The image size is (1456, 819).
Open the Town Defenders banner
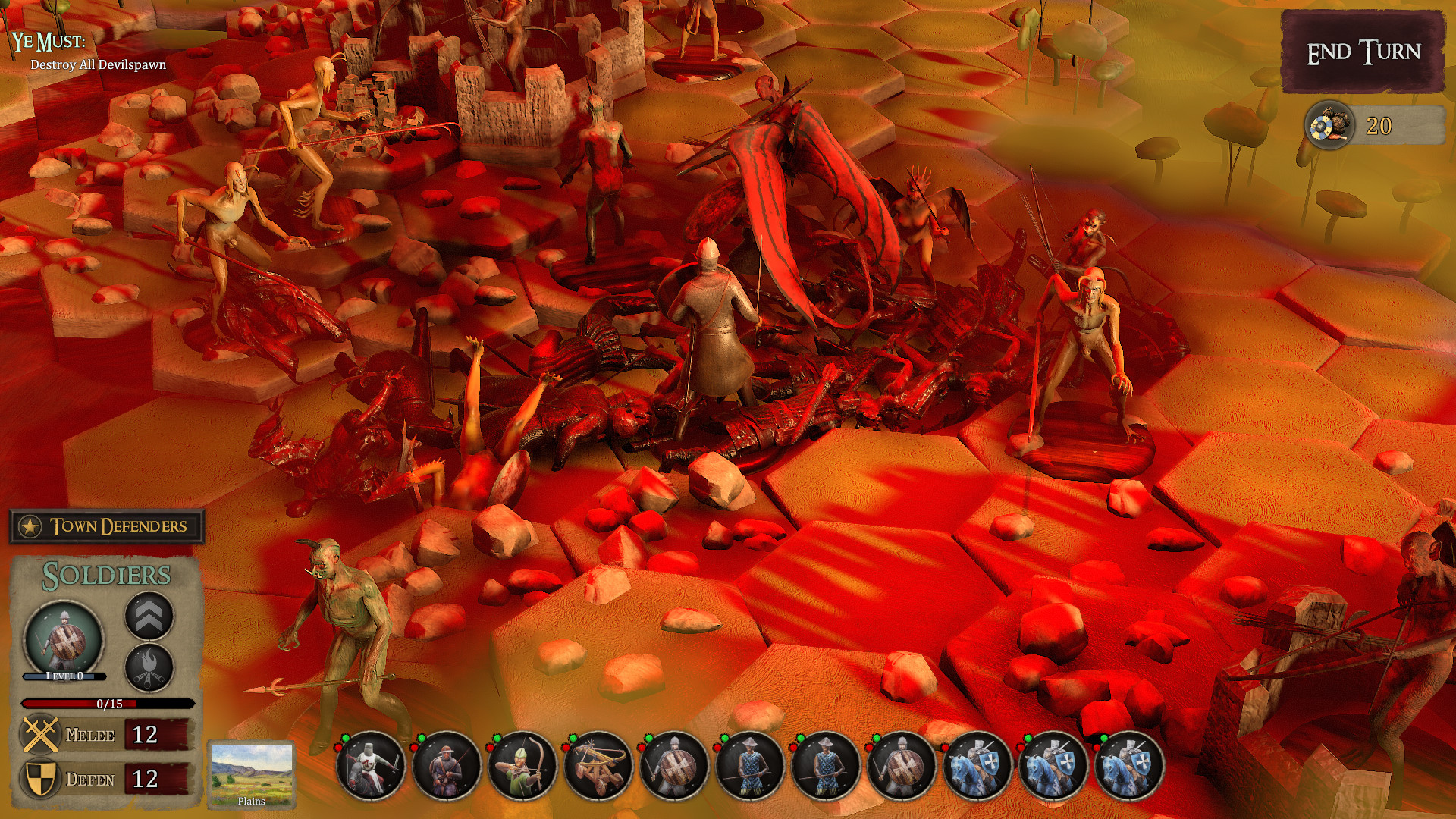(x=107, y=526)
